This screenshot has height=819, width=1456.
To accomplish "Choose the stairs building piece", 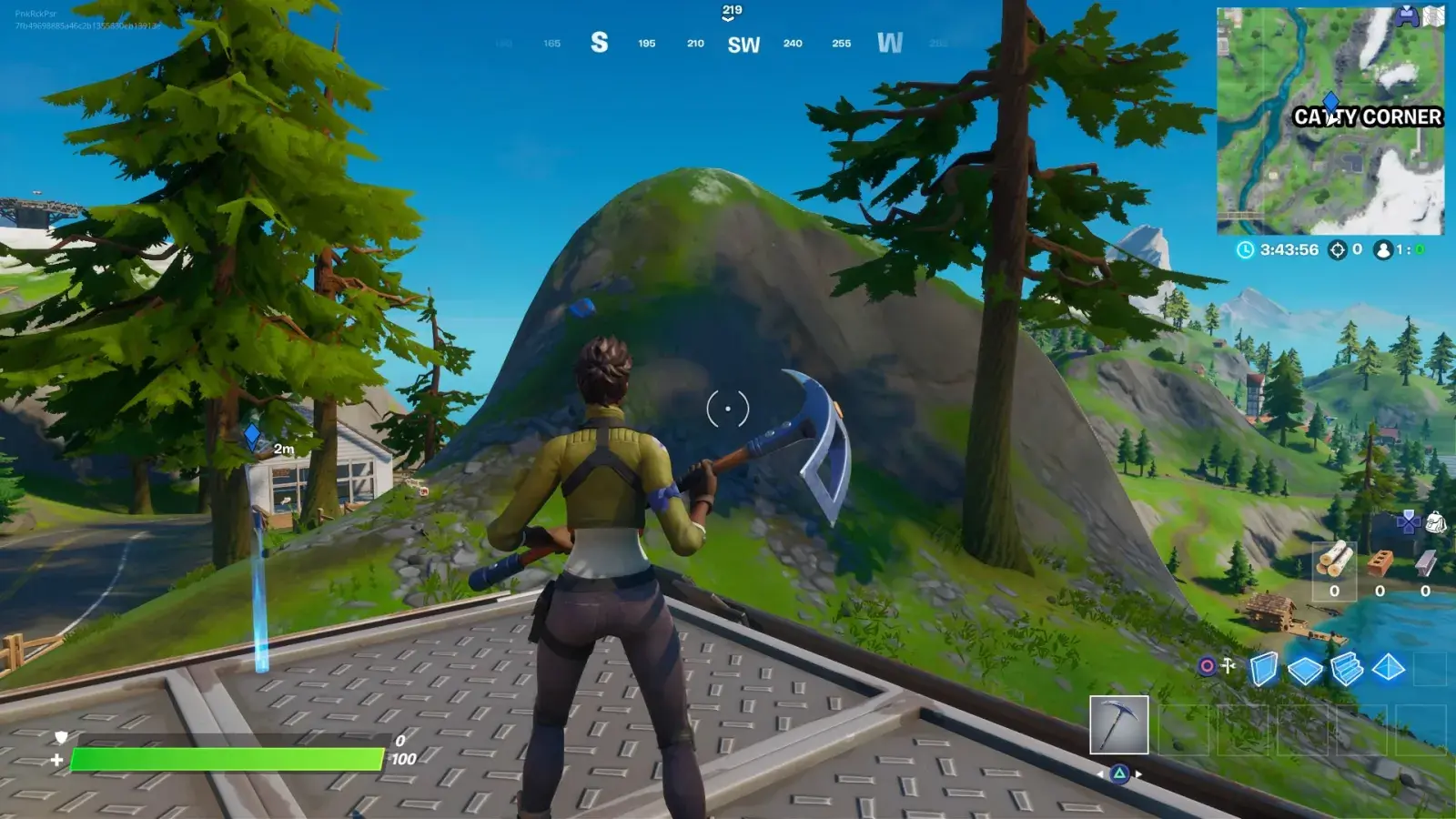I will click(x=1347, y=669).
